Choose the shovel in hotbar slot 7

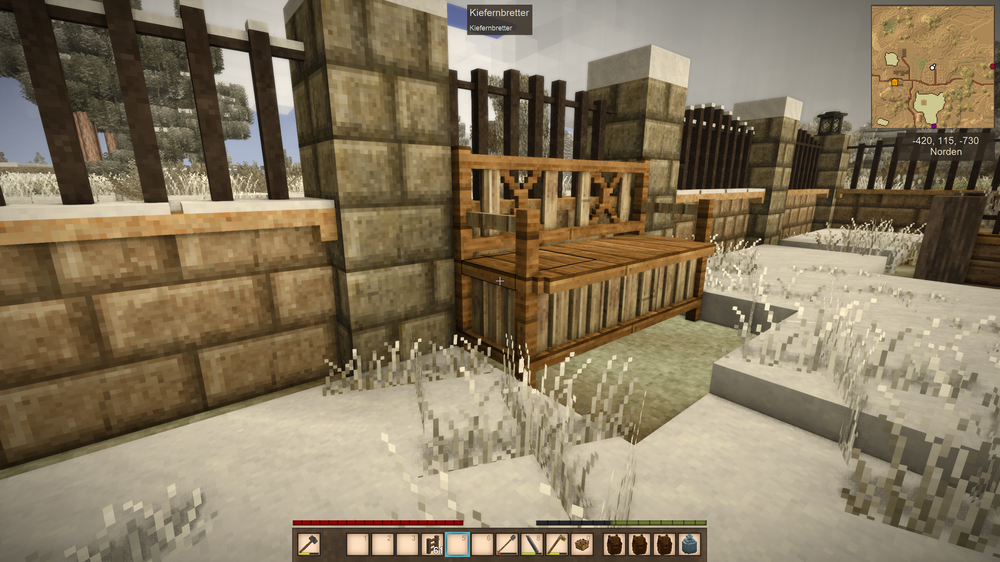point(508,544)
